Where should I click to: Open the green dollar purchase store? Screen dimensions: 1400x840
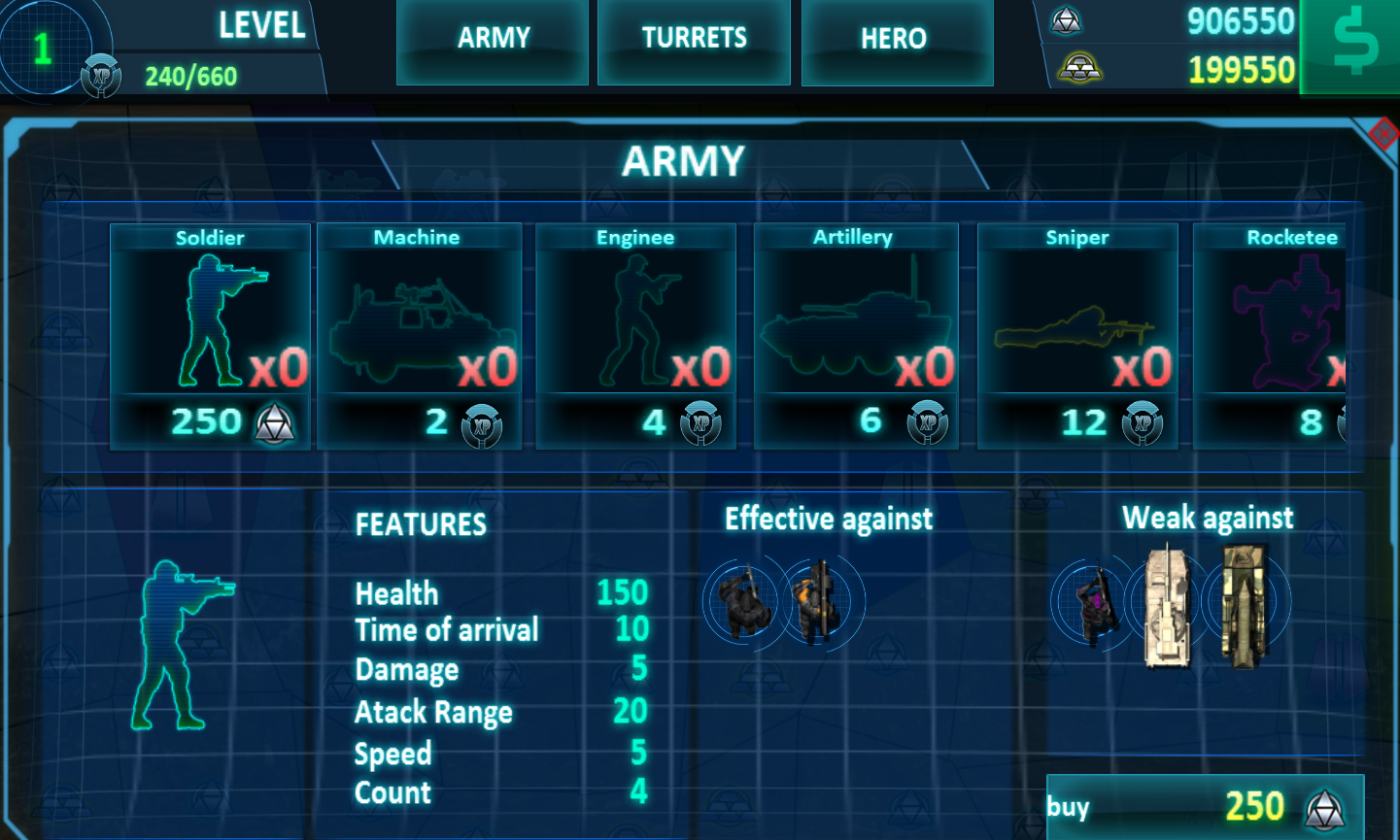click(x=1350, y=46)
